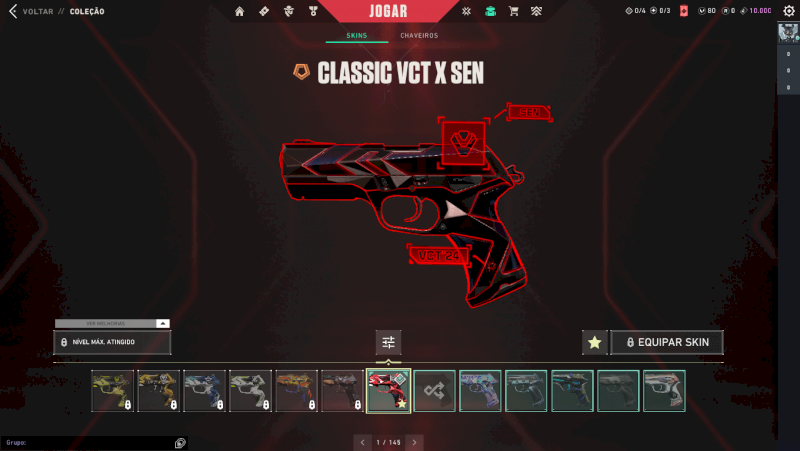Select the Skins tab

pos(357,35)
